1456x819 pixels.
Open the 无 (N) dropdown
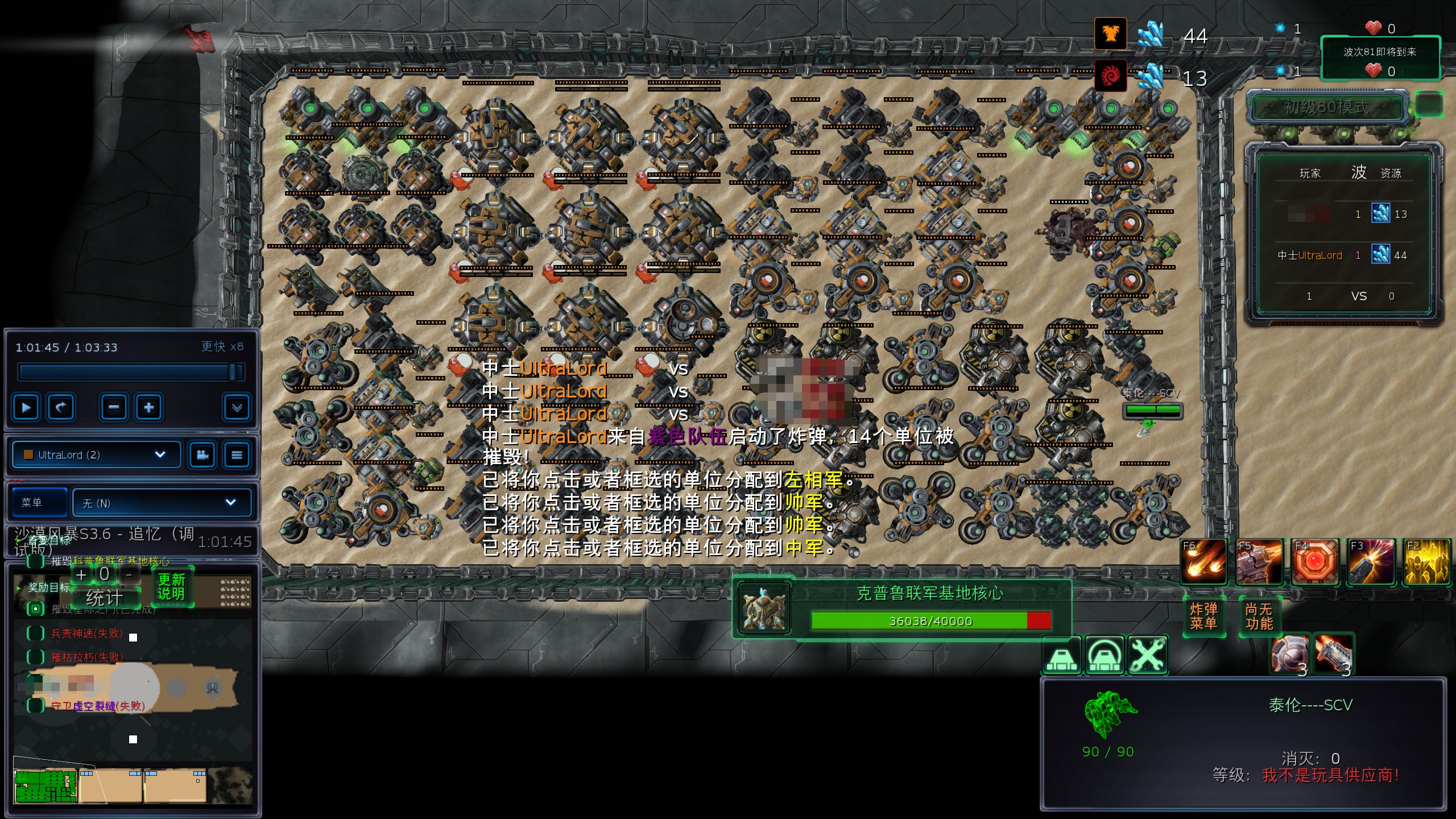(x=162, y=503)
